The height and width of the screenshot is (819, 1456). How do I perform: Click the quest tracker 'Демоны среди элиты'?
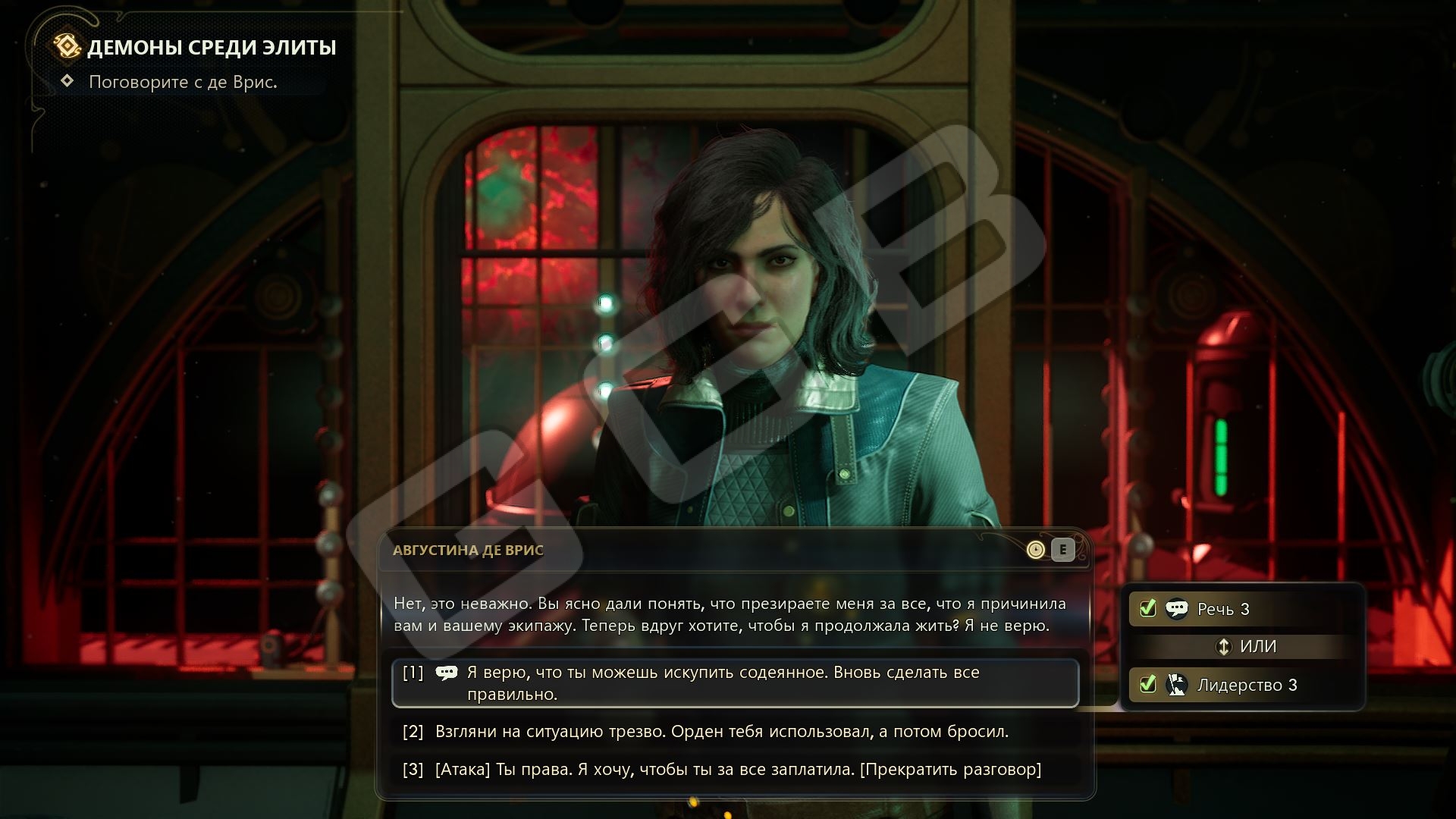pyautogui.click(x=211, y=48)
